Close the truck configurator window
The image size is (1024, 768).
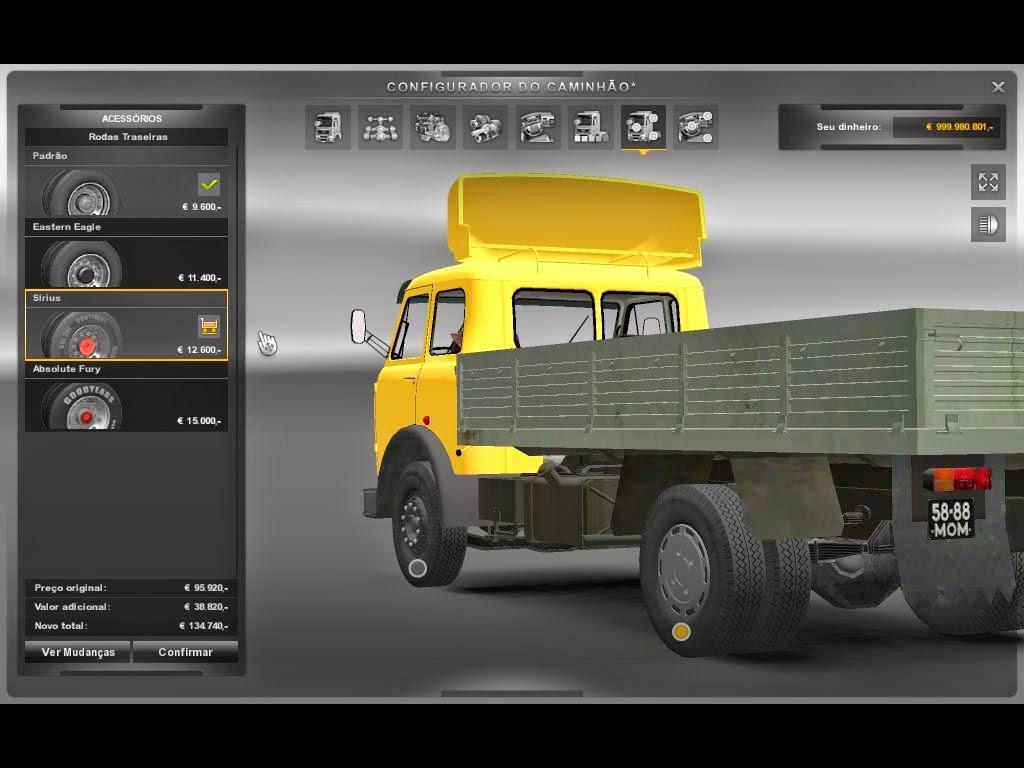click(x=998, y=87)
